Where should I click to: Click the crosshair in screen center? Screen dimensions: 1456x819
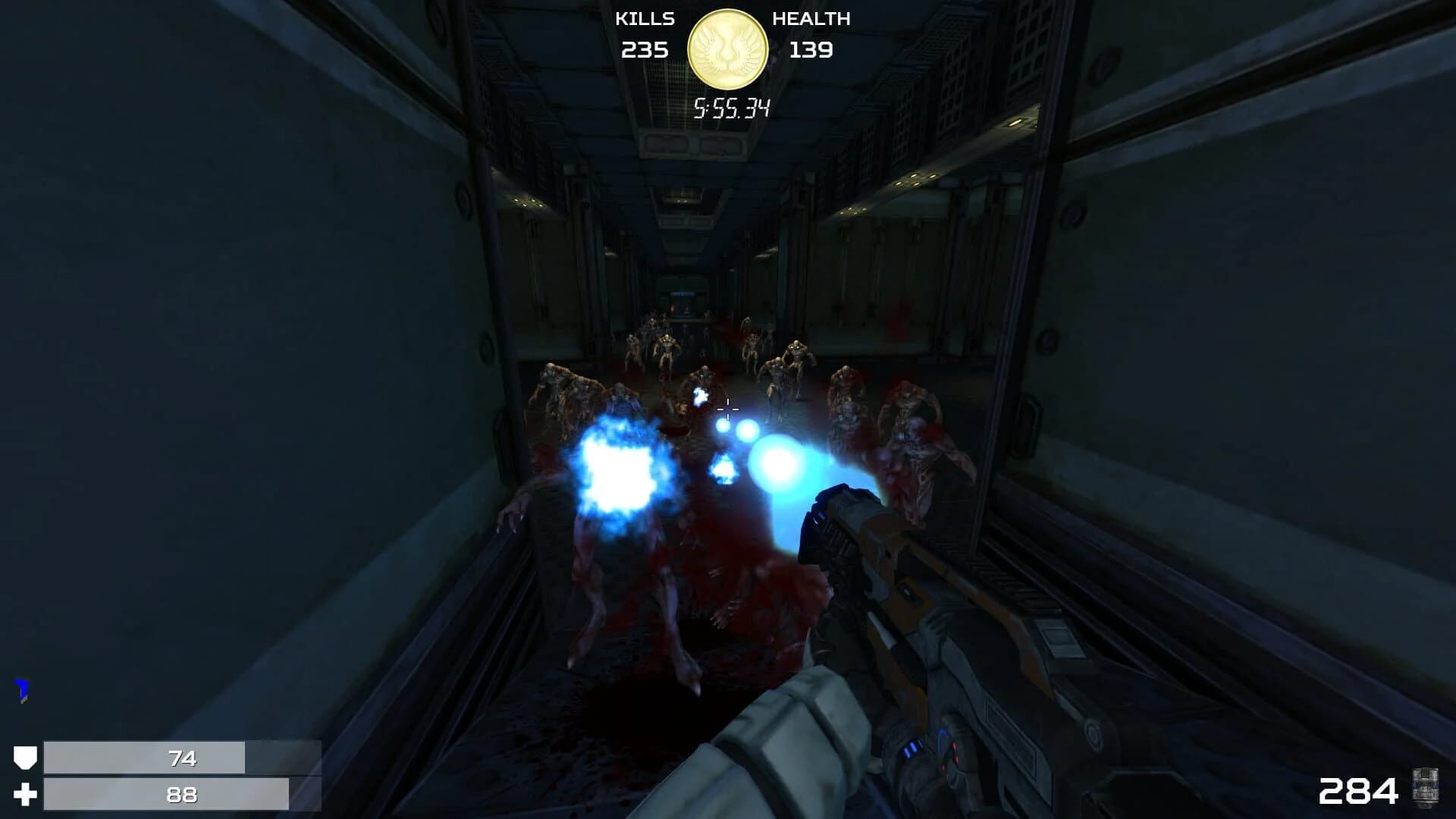pyautogui.click(x=726, y=409)
